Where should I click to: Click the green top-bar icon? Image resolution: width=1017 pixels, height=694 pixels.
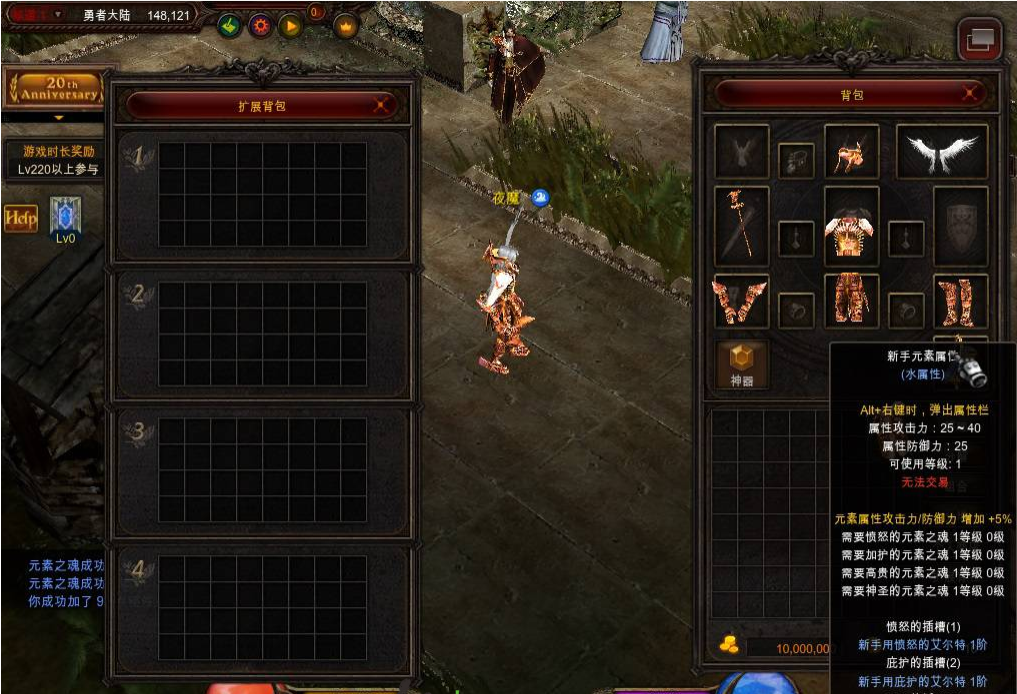point(229,26)
